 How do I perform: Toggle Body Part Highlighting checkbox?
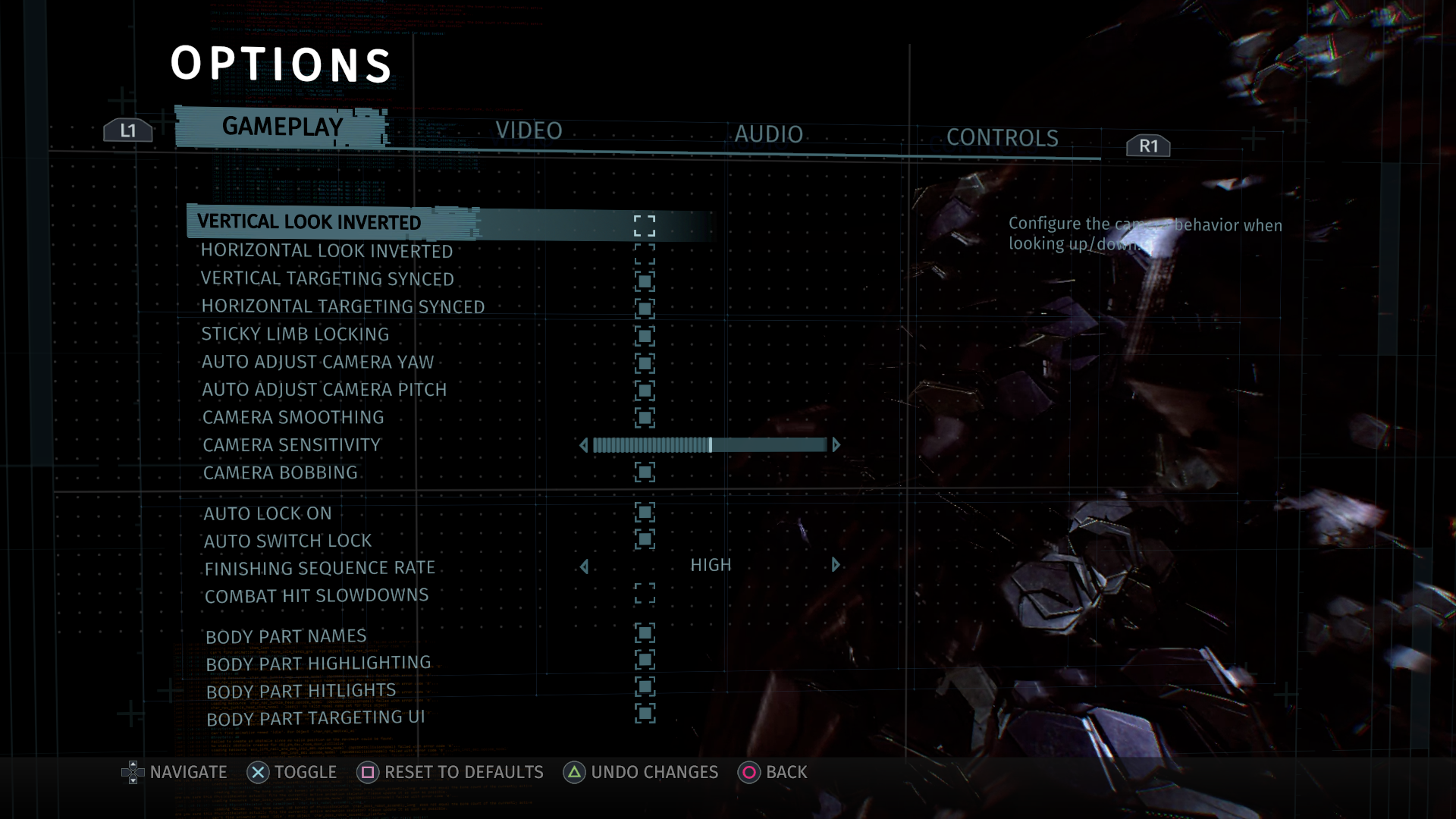pos(645,660)
